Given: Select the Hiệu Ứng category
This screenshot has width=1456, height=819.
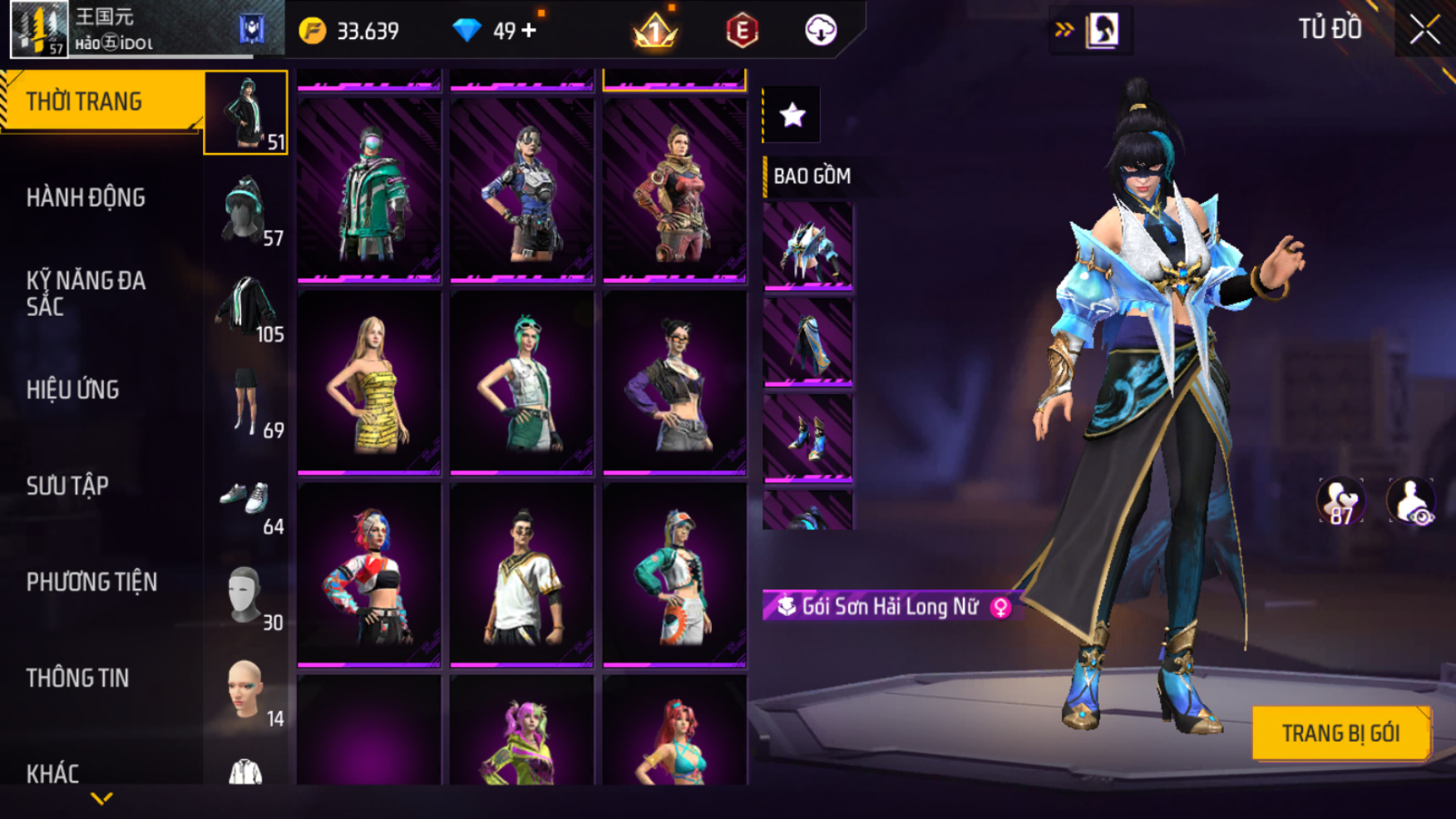Looking at the screenshot, I should point(73,390).
